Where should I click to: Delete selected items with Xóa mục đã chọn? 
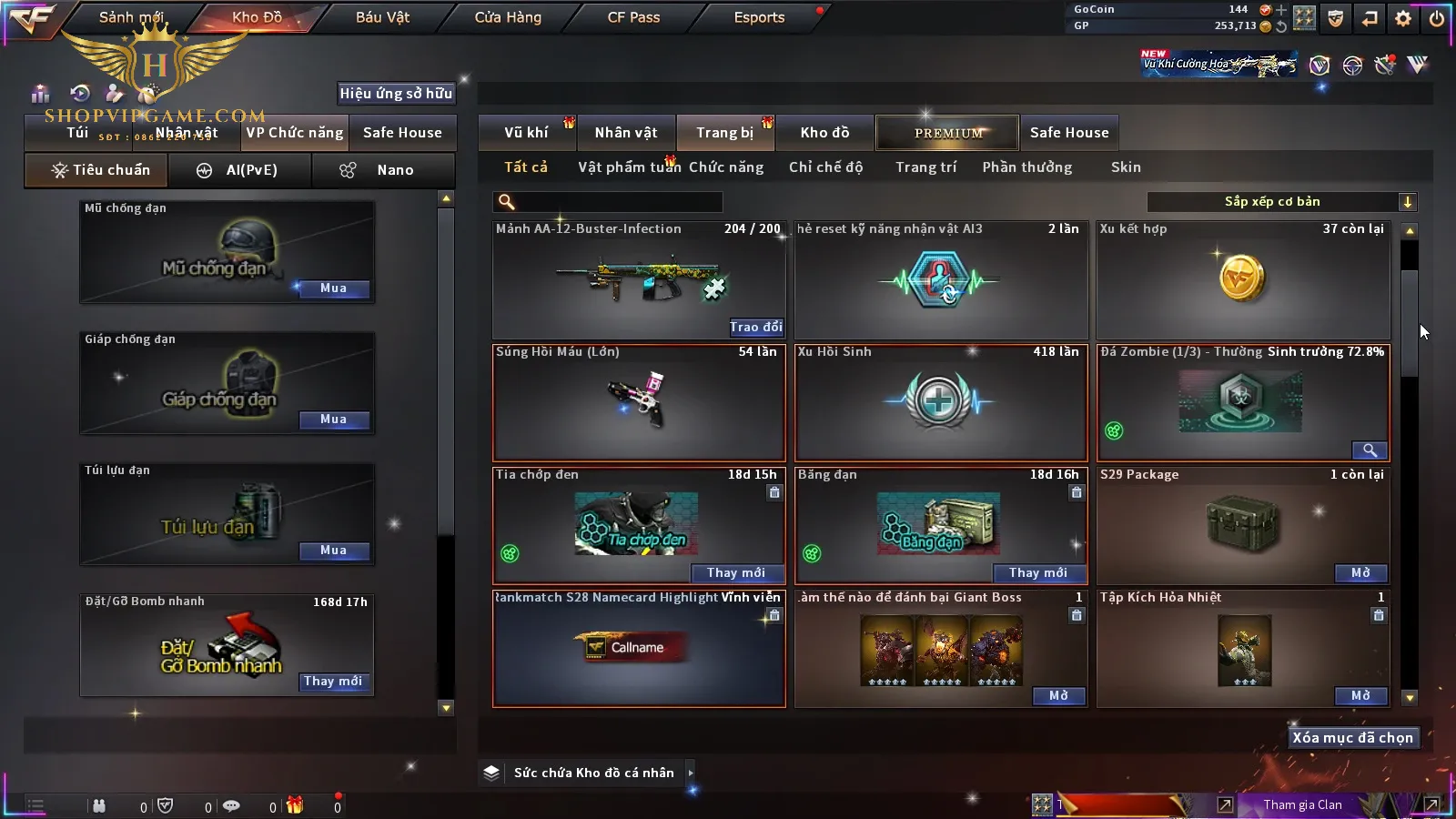[x=1352, y=738]
